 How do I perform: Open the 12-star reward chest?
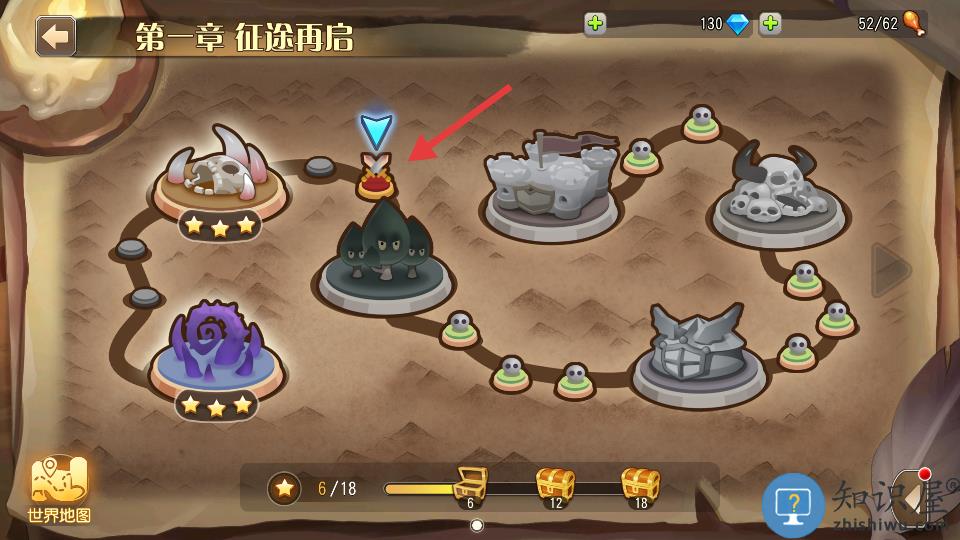point(555,486)
